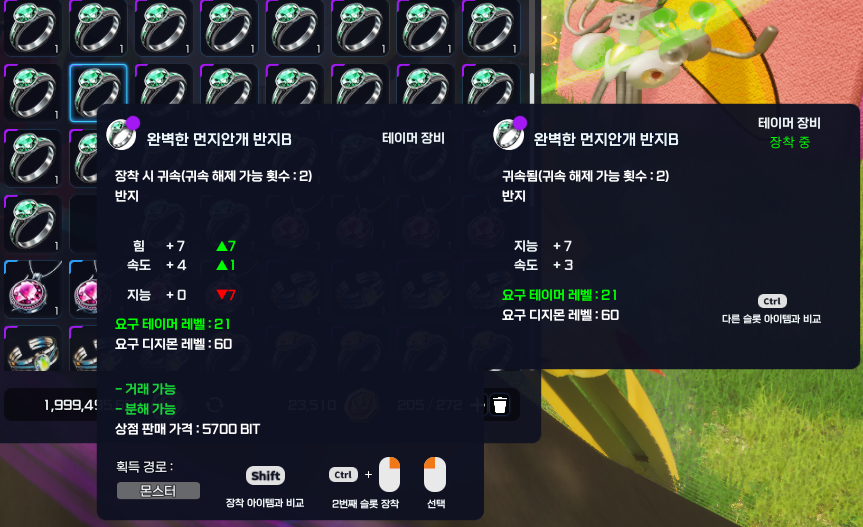Image resolution: width=863 pixels, height=527 pixels.
Task: Open the 몬스터 acquisition source button
Action: (158, 490)
